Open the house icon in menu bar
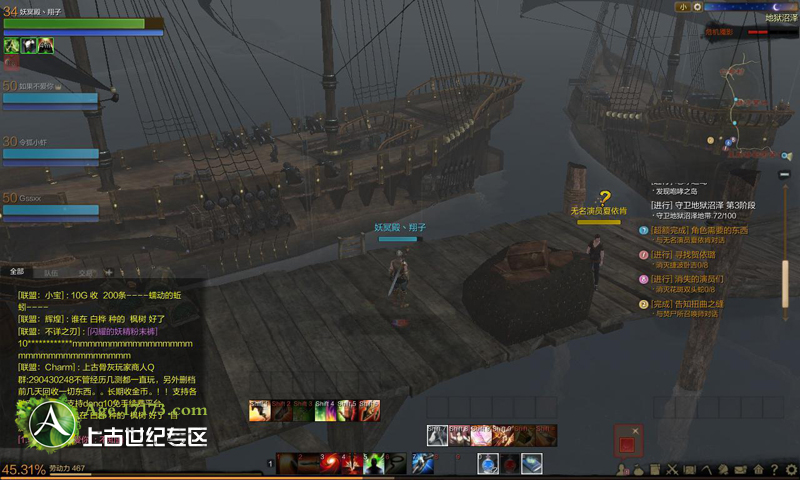The height and width of the screenshot is (480, 800). [x=758, y=469]
